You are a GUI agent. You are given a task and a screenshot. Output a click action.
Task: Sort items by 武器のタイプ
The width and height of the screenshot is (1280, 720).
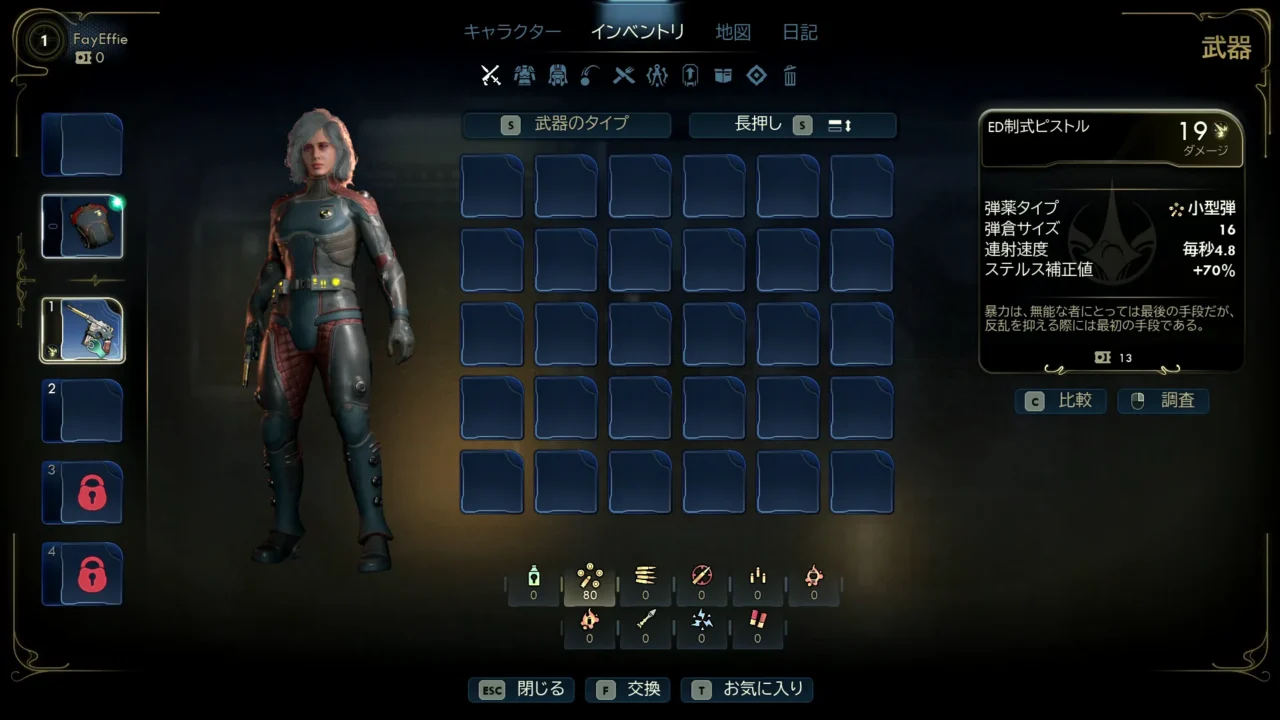(566, 124)
